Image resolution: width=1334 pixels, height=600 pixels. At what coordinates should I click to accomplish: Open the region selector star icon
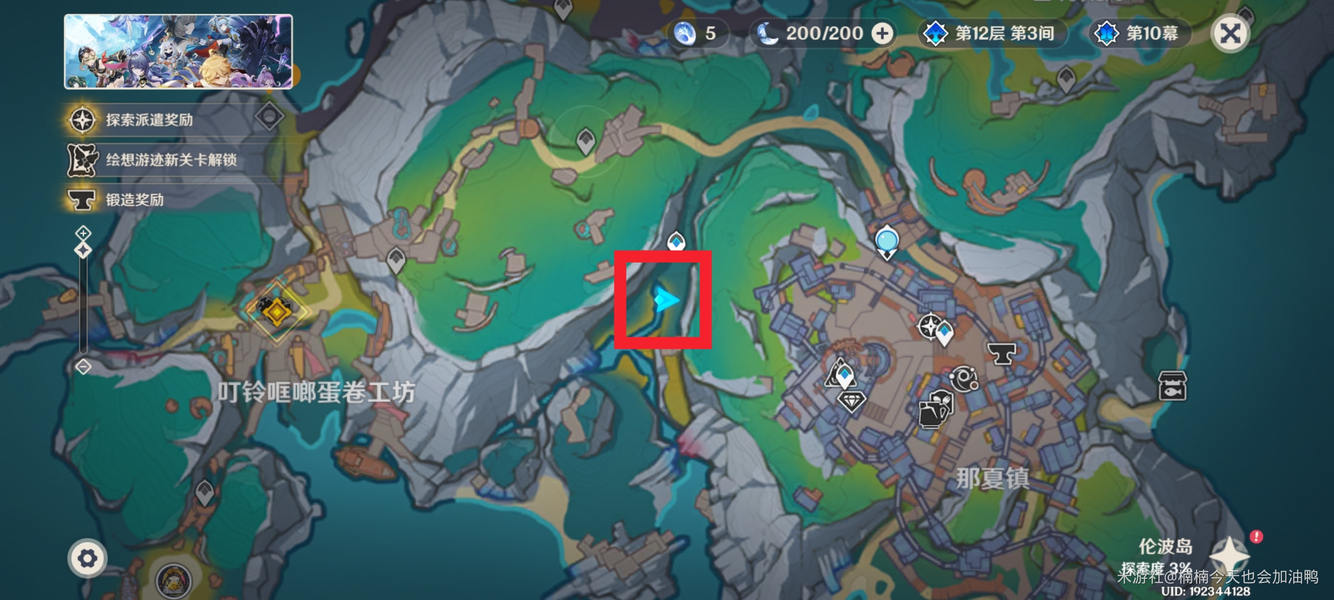(1229, 556)
